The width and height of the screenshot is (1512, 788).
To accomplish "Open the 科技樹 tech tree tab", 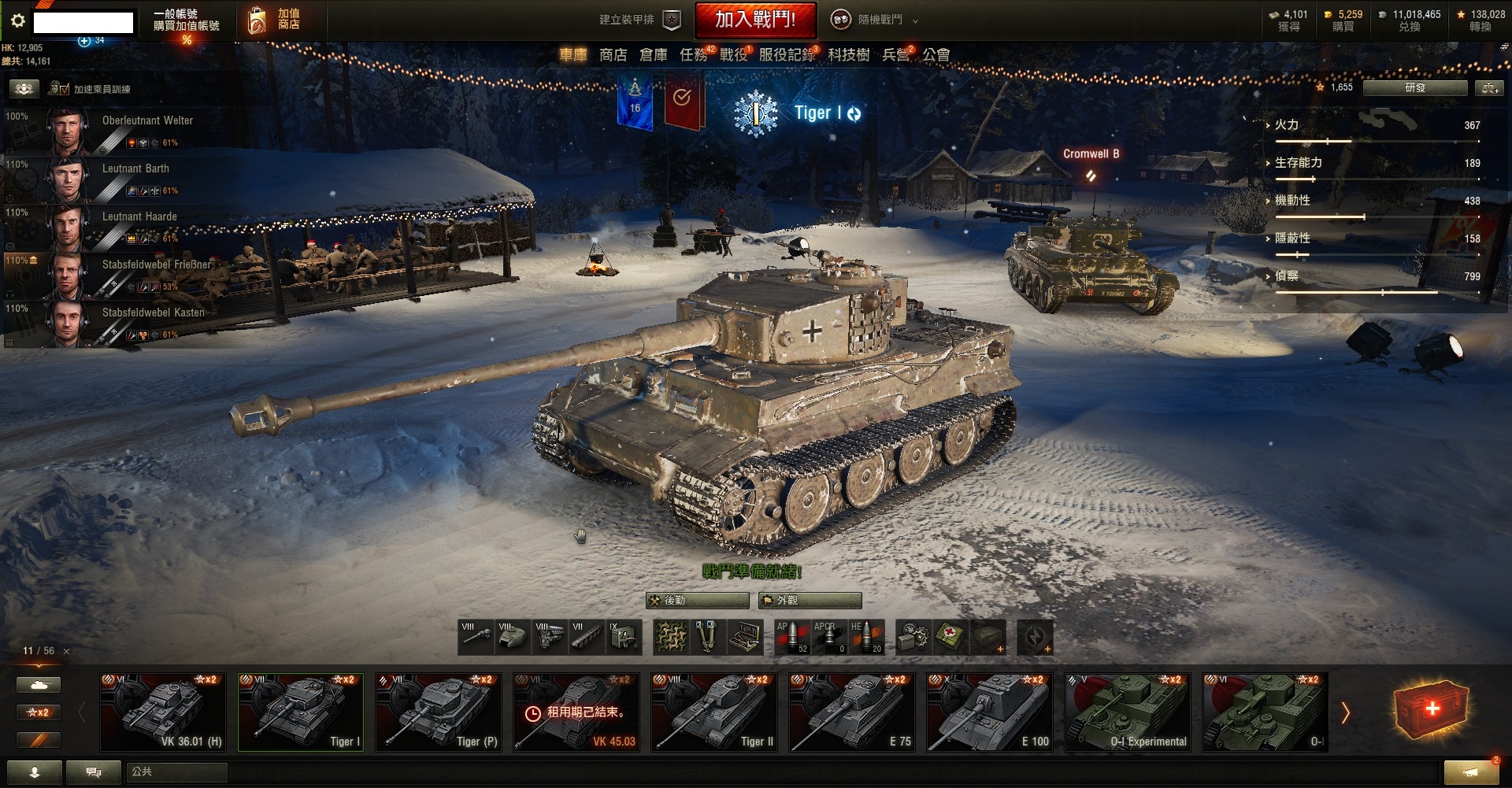I will pyautogui.click(x=848, y=55).
